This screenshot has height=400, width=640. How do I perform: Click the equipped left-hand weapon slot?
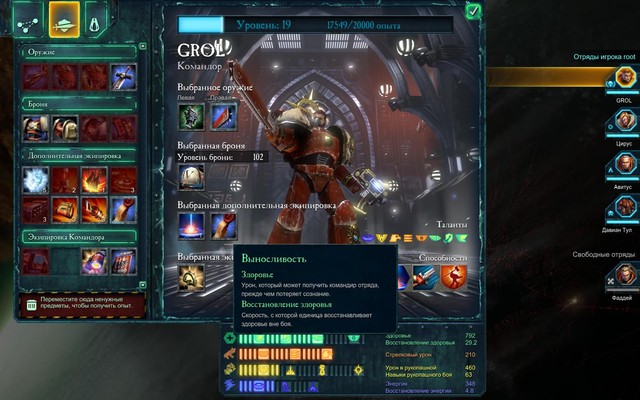pyautogui.click(x=191, y=117)
